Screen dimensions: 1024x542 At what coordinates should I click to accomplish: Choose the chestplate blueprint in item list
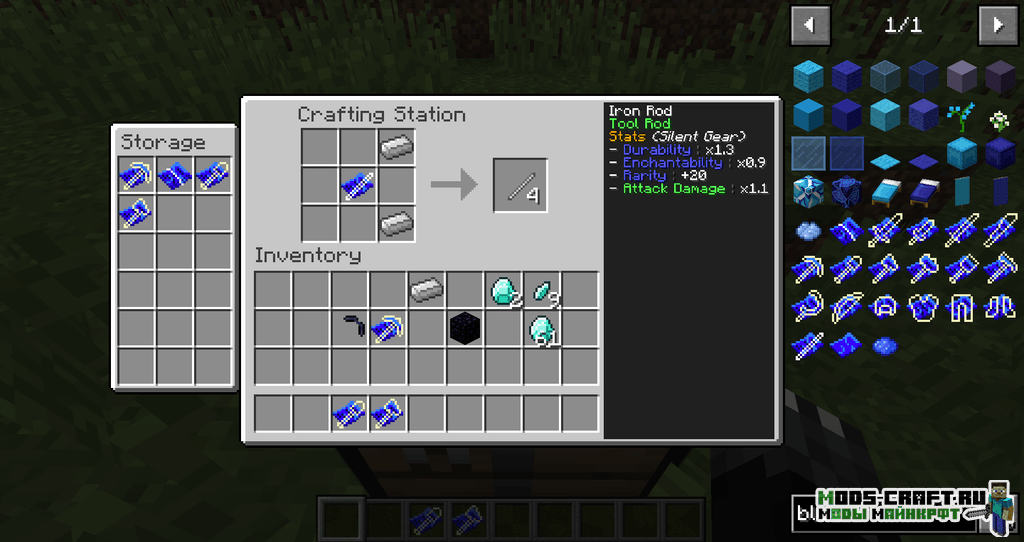pos(922,306)
